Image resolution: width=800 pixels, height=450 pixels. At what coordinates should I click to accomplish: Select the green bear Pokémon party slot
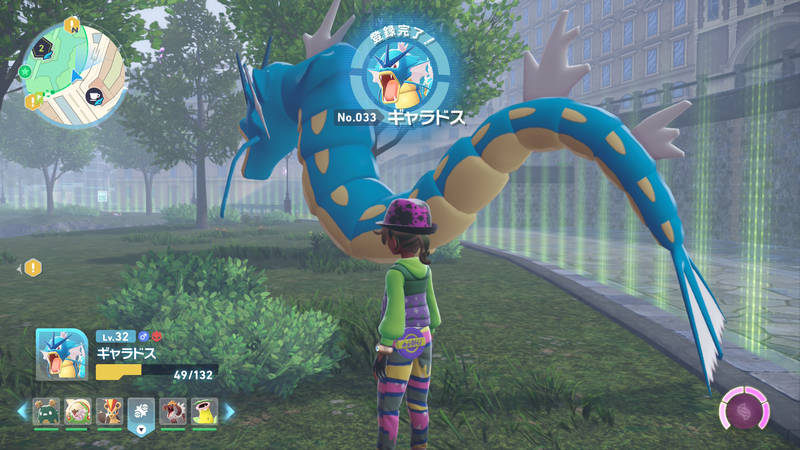(x=45, y=412)
